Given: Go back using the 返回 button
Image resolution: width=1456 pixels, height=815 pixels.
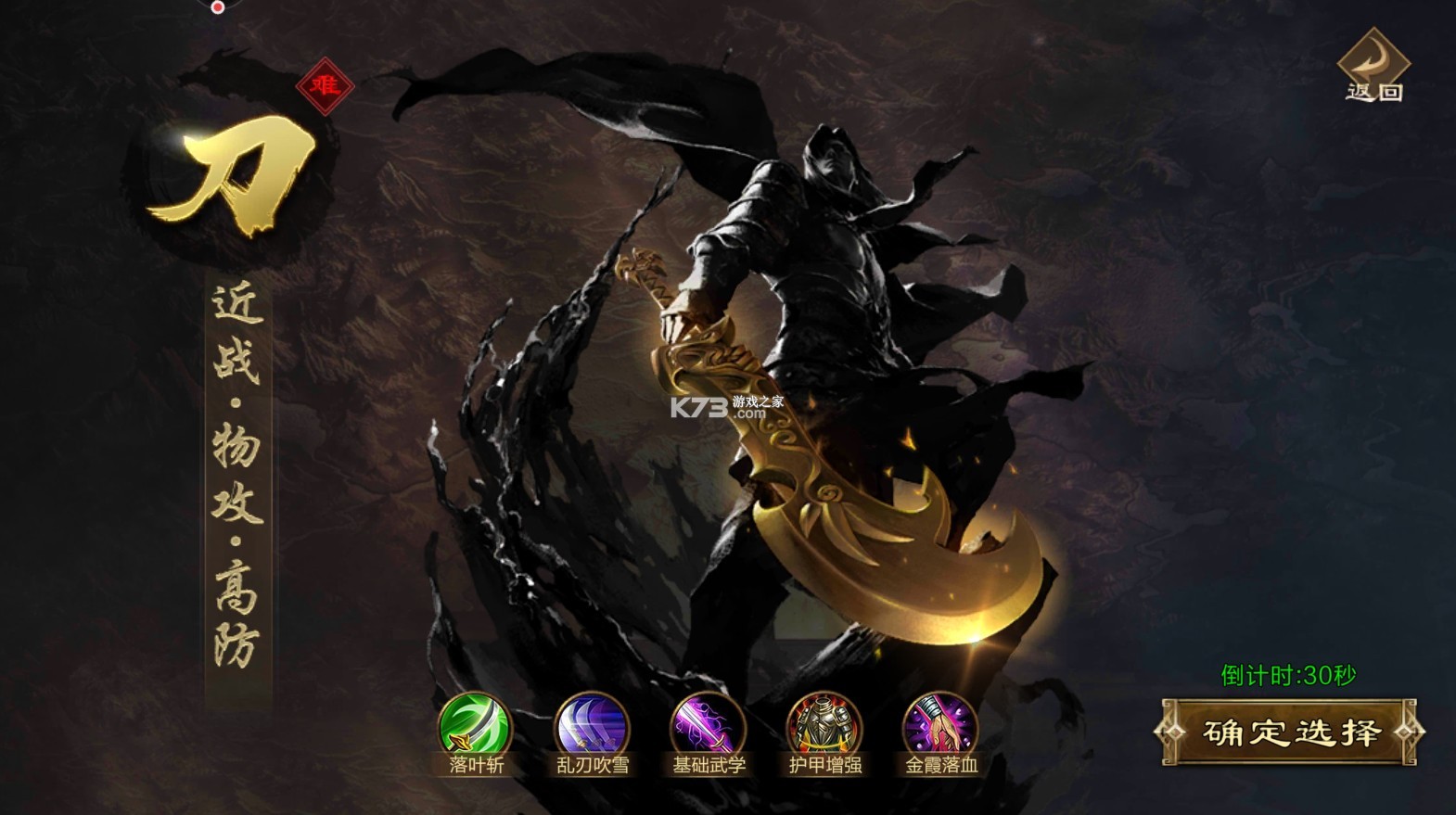Looking at the screenshot, I should (1373, 65).
